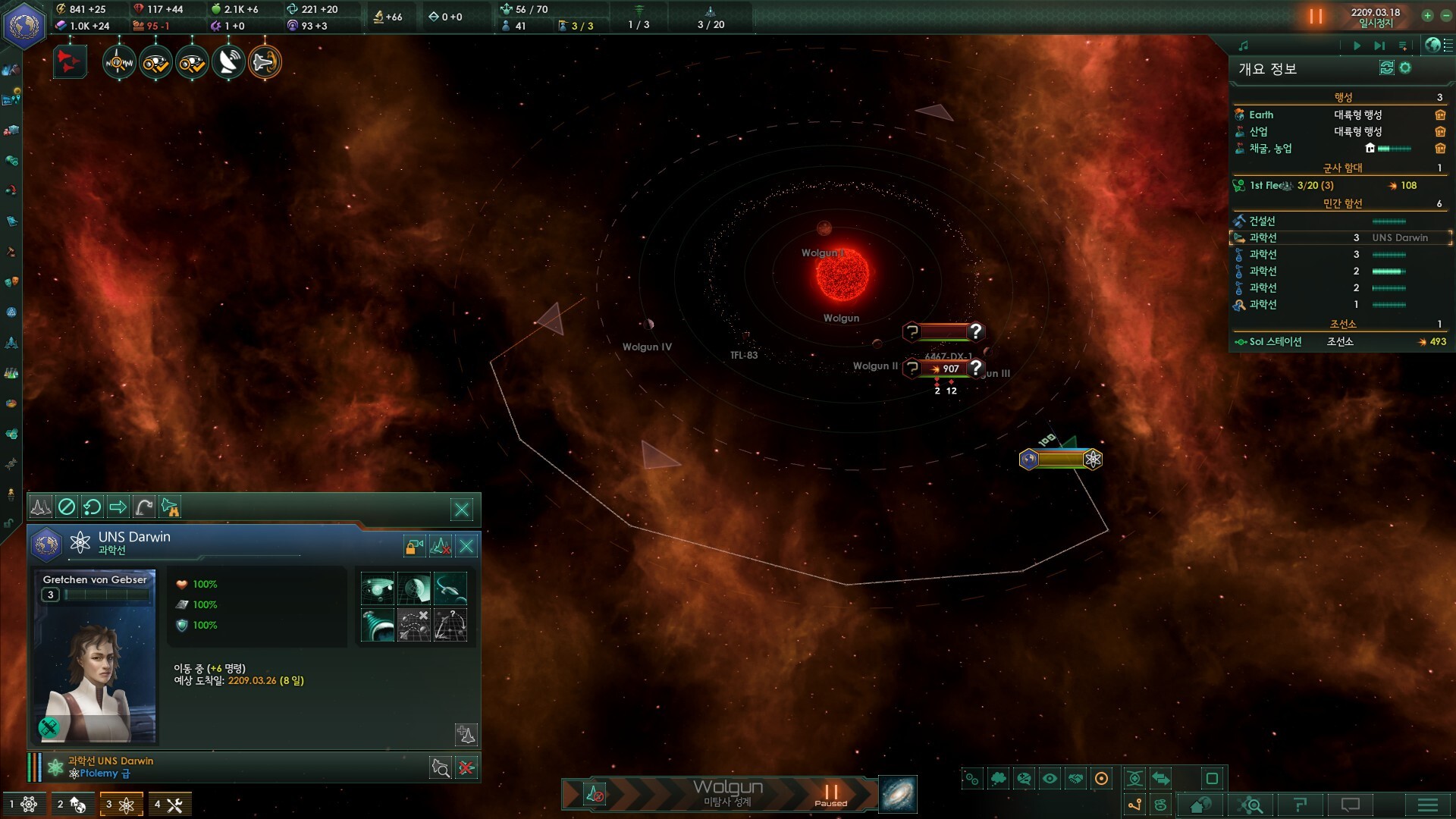The height and width of the screenshot is (819, 1456).
Task: Toggle the game pause button
Action: coord(1315,16)
